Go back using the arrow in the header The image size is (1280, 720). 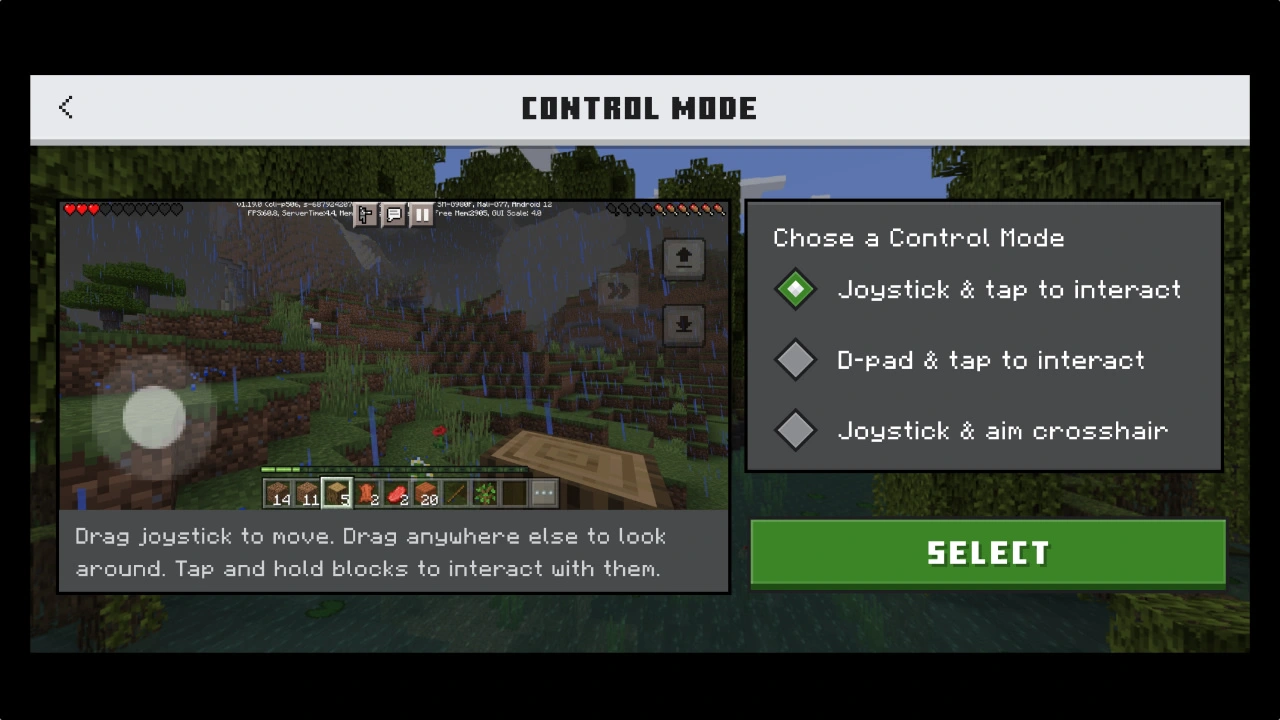click(x=66, y=108)
